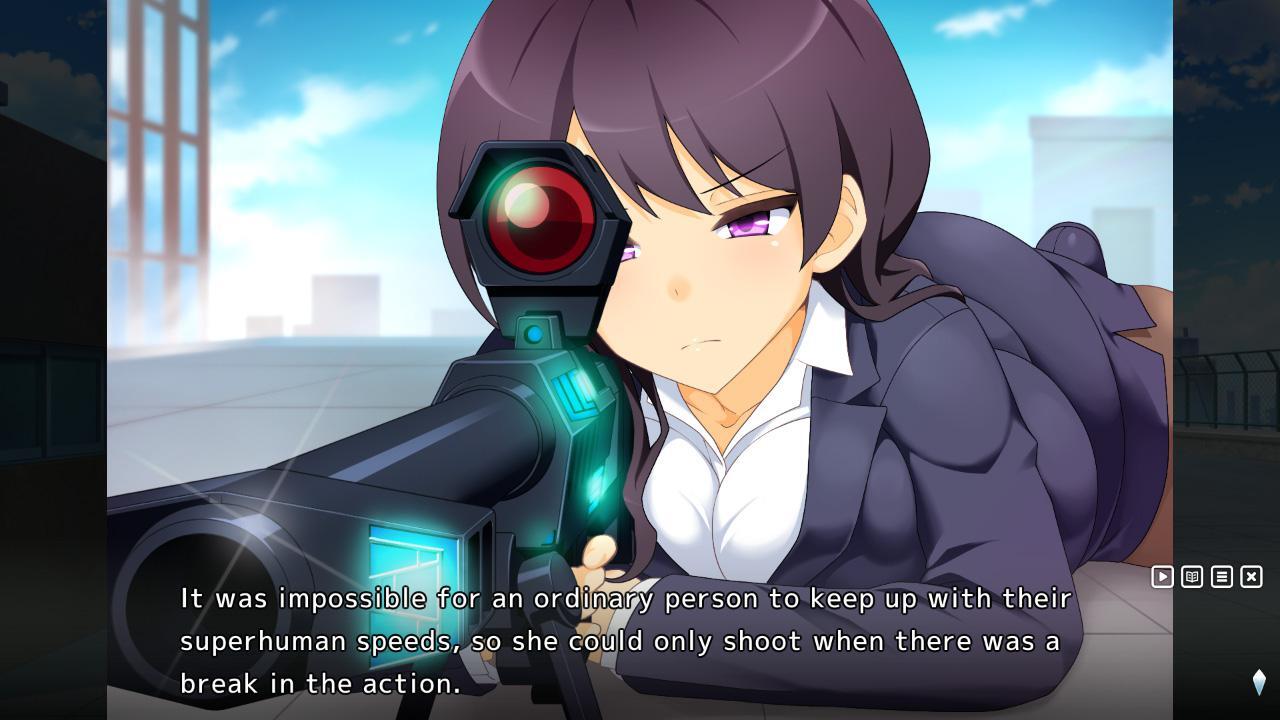Advance dialogue via the crystal continue indicator
Viewport: 1280px width, 720px height.
(x=1259, y=682)
